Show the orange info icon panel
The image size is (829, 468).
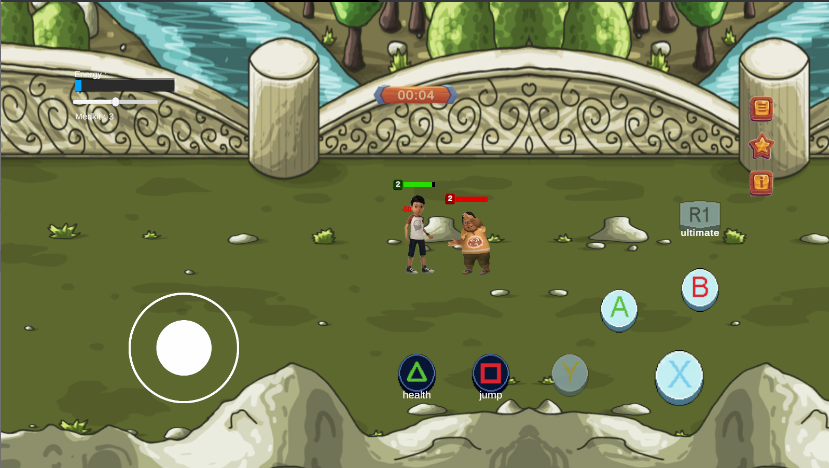coord(762,182)
